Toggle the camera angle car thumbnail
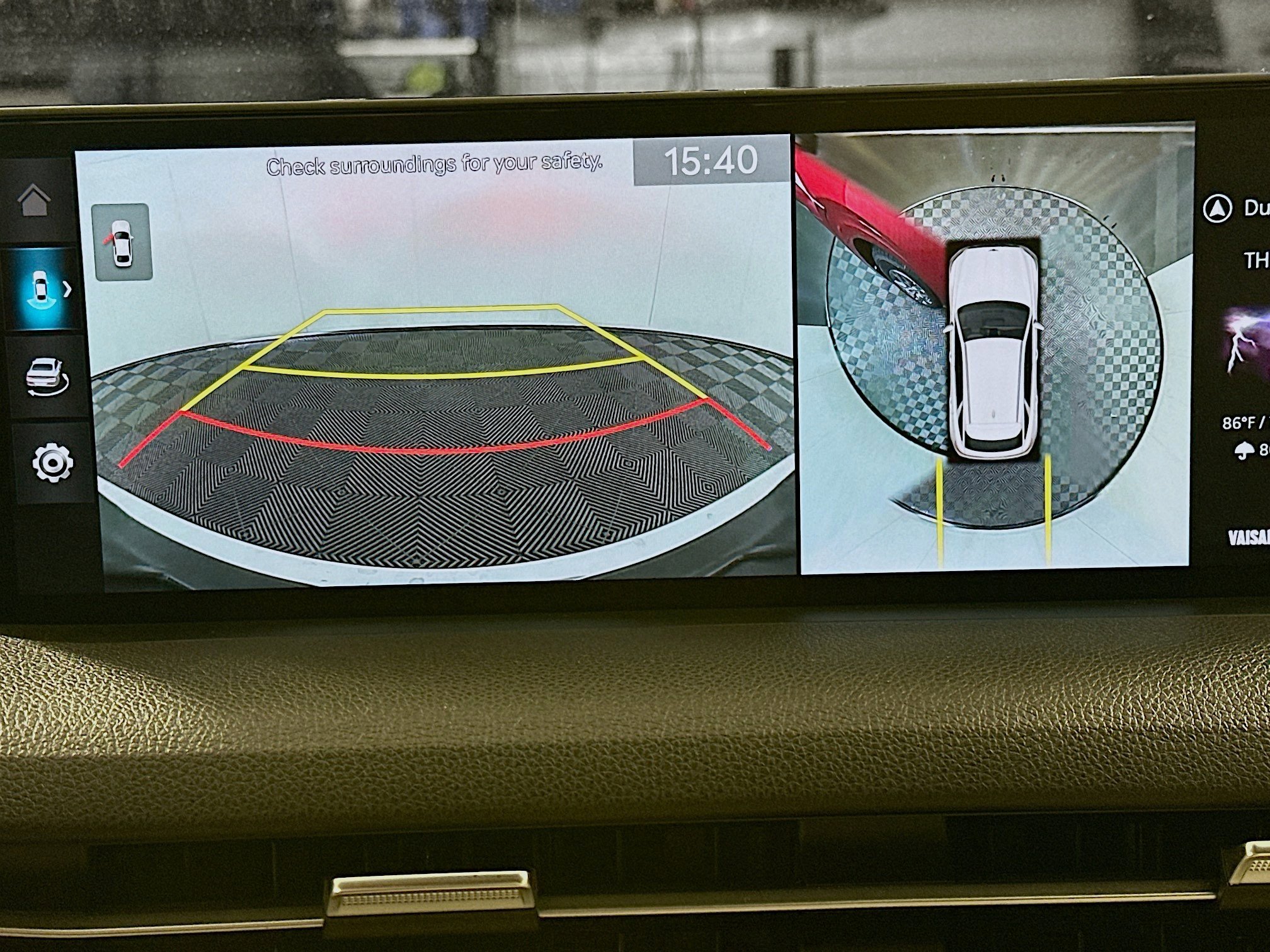The height and width of the screenshot is (952, 1270). click(122, 242)
